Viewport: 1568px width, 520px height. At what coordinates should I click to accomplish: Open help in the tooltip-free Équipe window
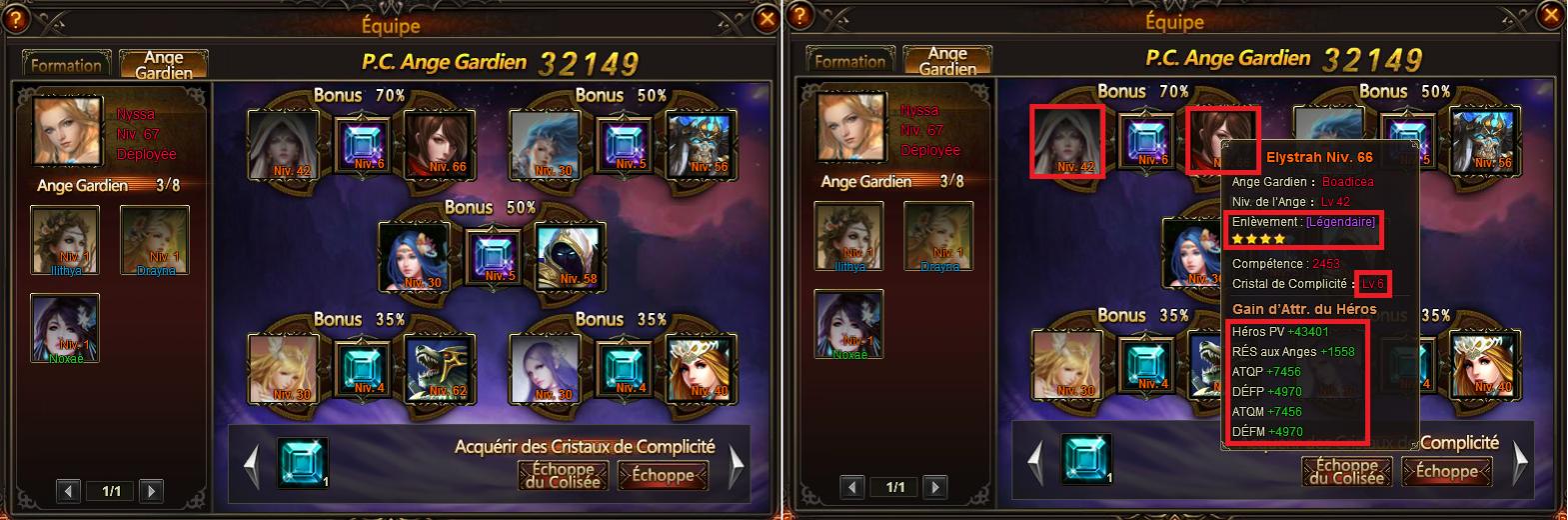click(x=16, y=19)
